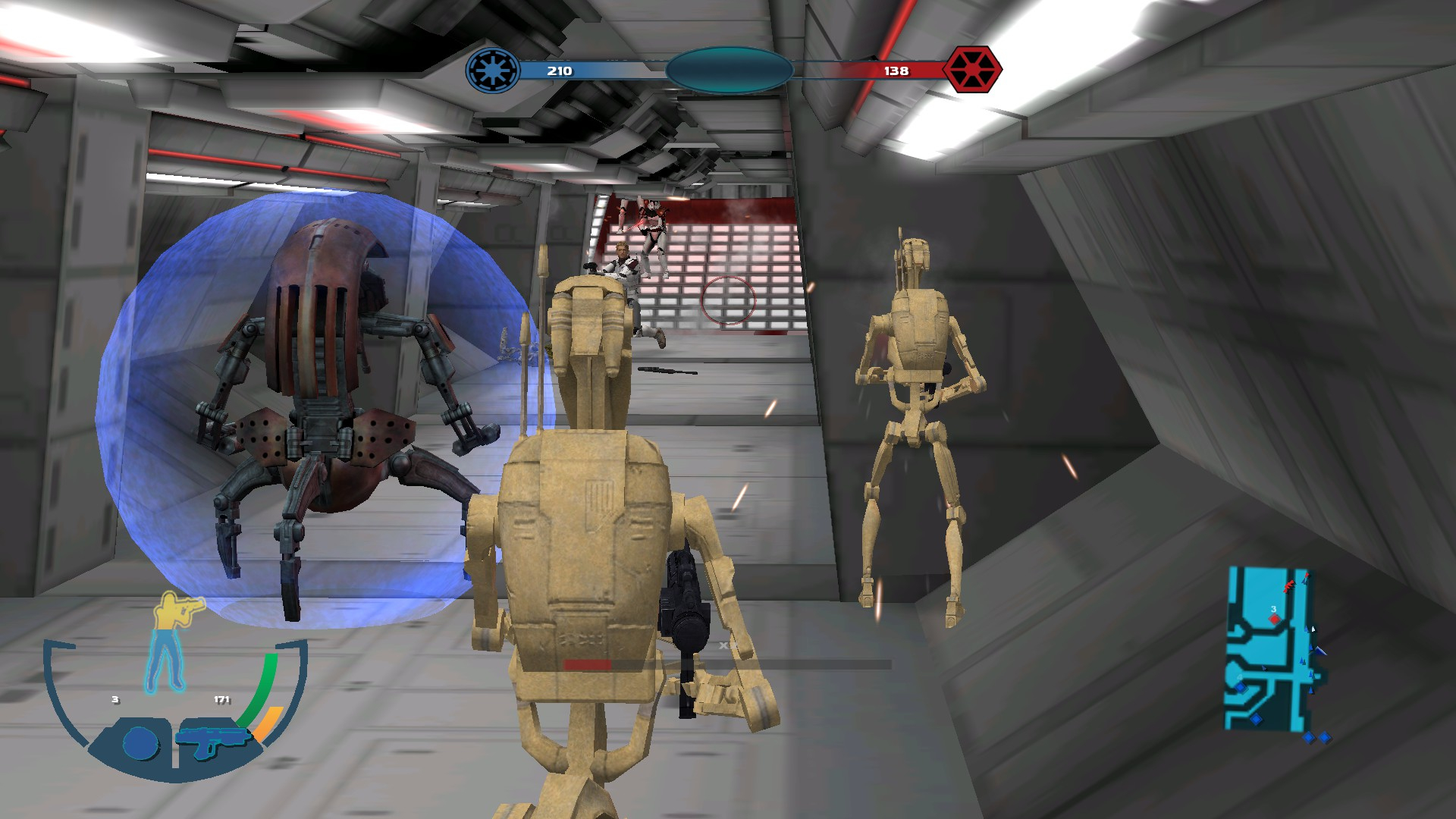
Task: Click the Republic faction emblem
Action: pos(493,71)
